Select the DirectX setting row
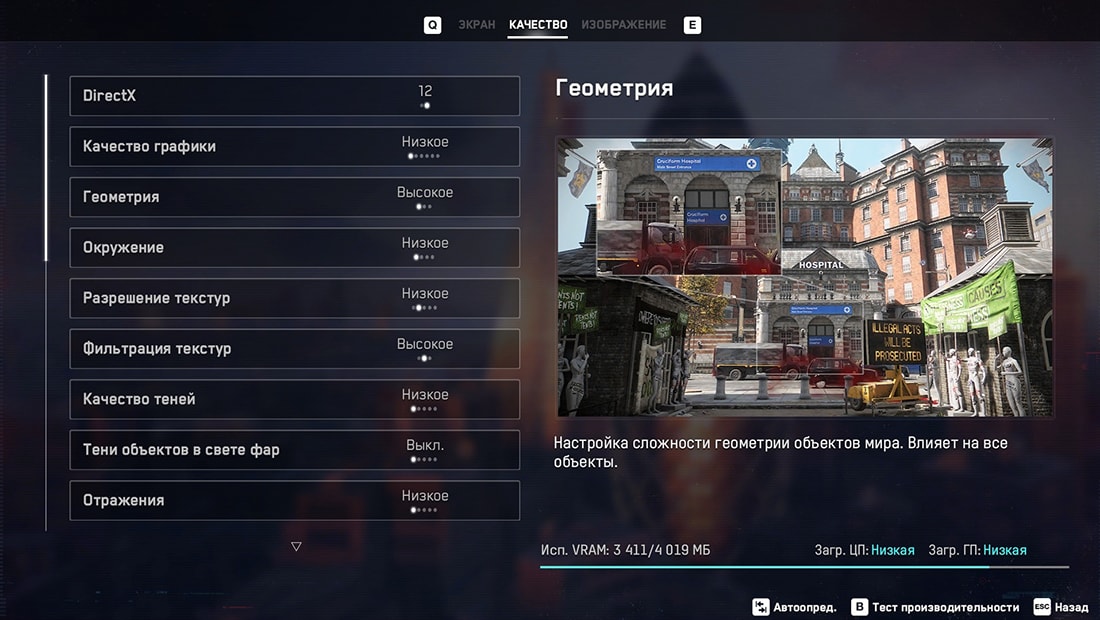The image size is (1100, 620). coord(294,96)
